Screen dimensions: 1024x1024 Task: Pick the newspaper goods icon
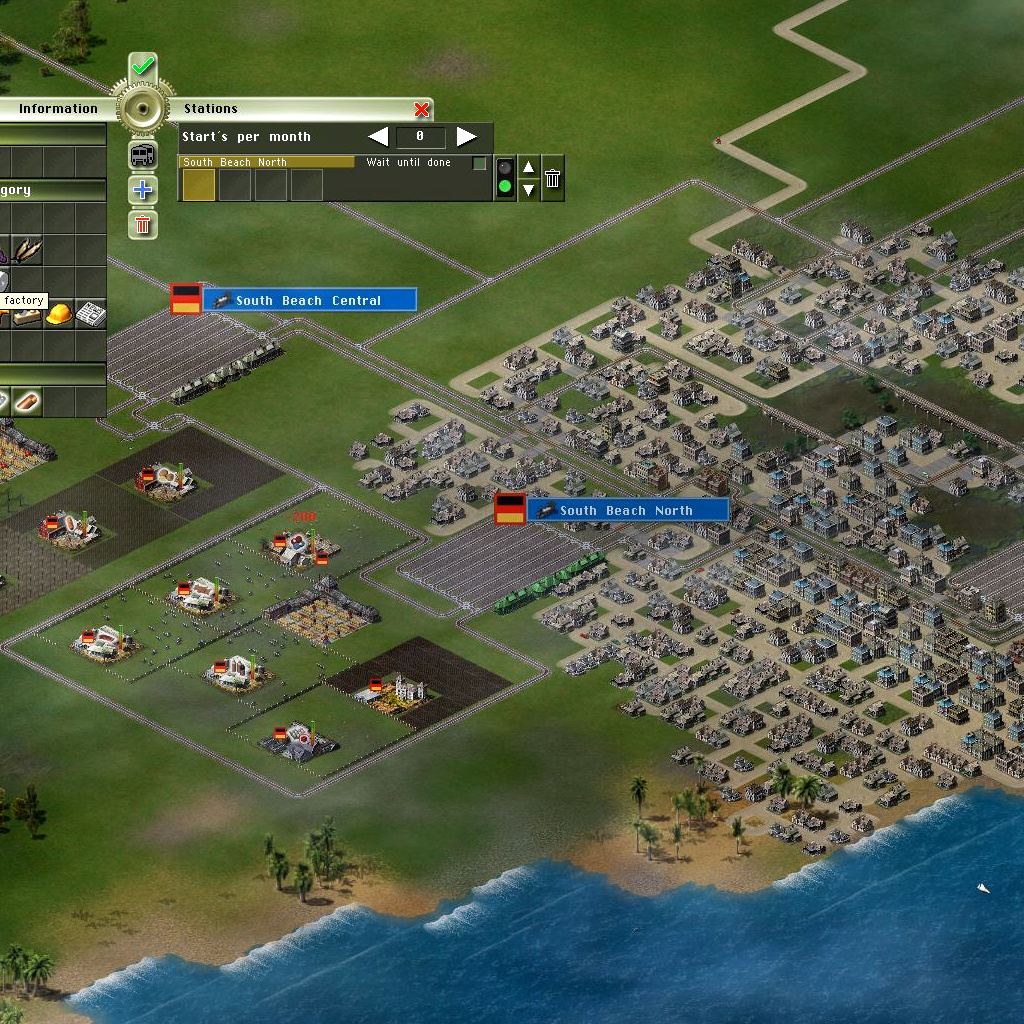pos(91,314)
